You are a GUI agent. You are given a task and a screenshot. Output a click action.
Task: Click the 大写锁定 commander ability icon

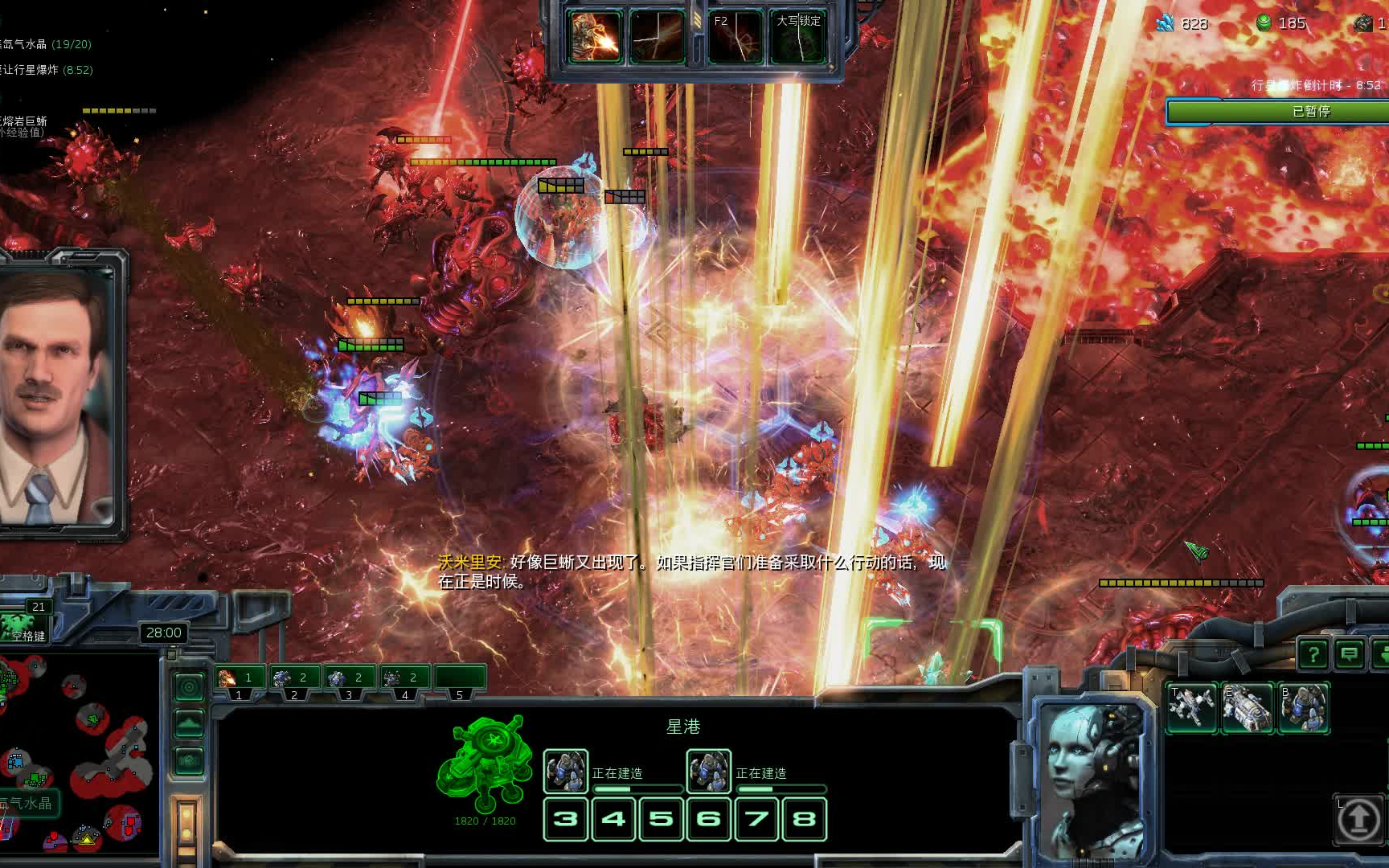click(x=797, y=36)
